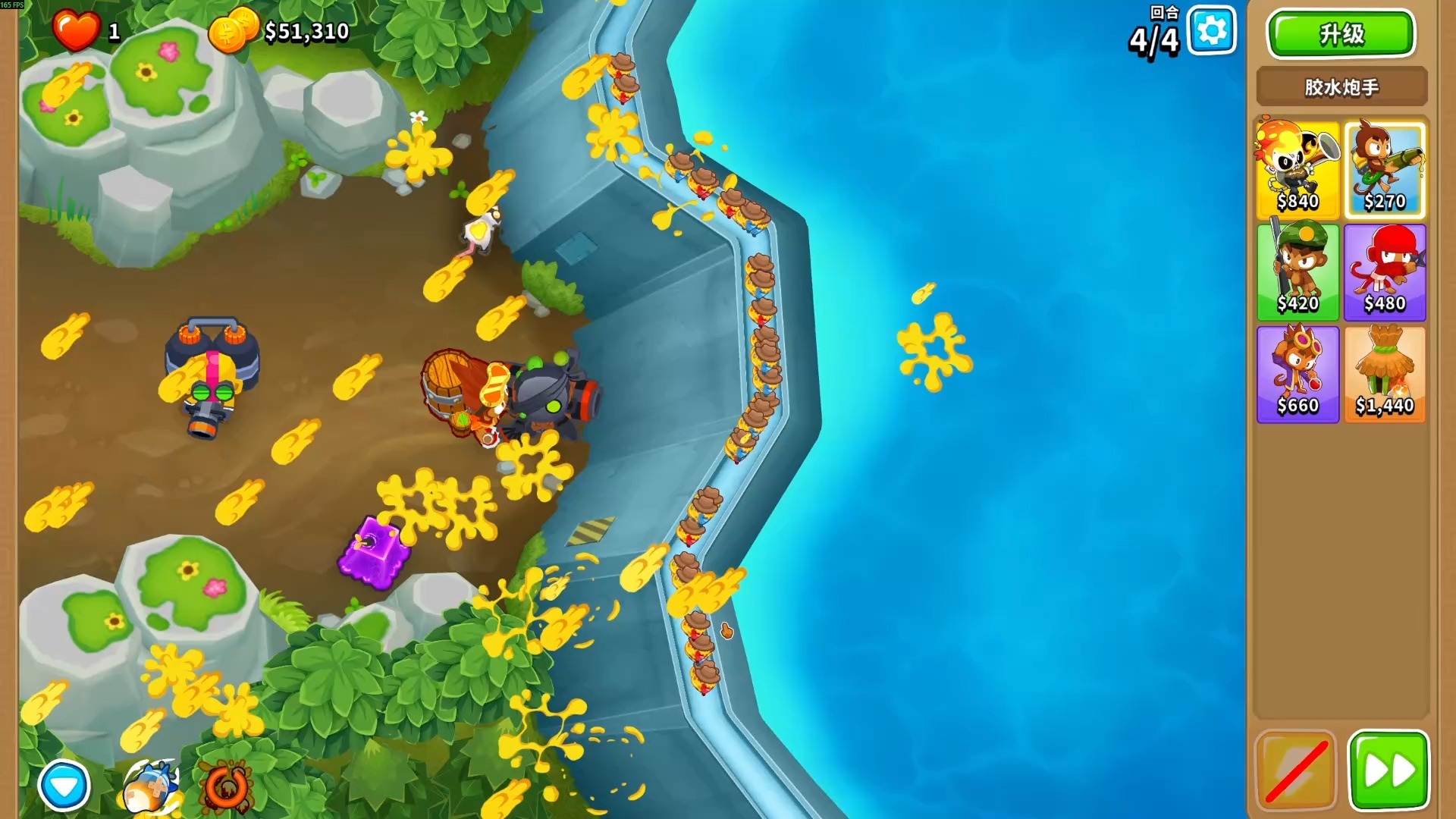Activate the bandaged blue-striped bomb ability
Screen dimensions: 1456x819
(149, 788)
